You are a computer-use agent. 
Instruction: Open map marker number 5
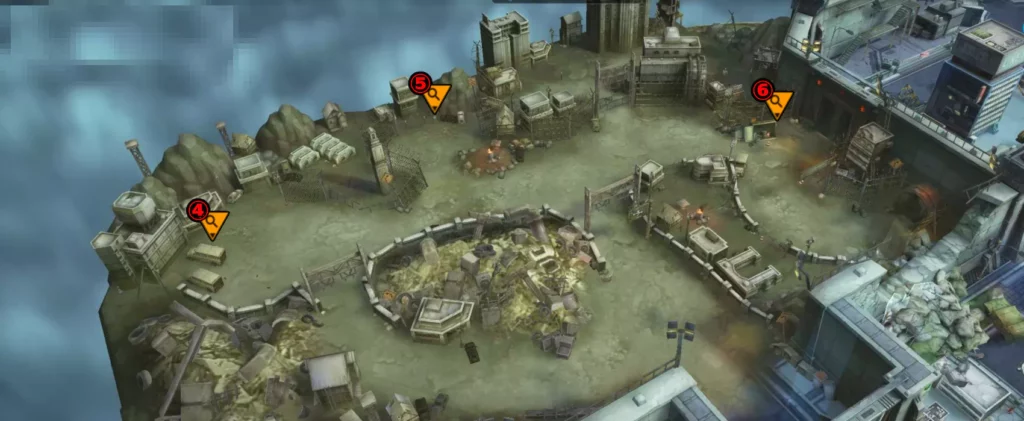tap(432, 93)
